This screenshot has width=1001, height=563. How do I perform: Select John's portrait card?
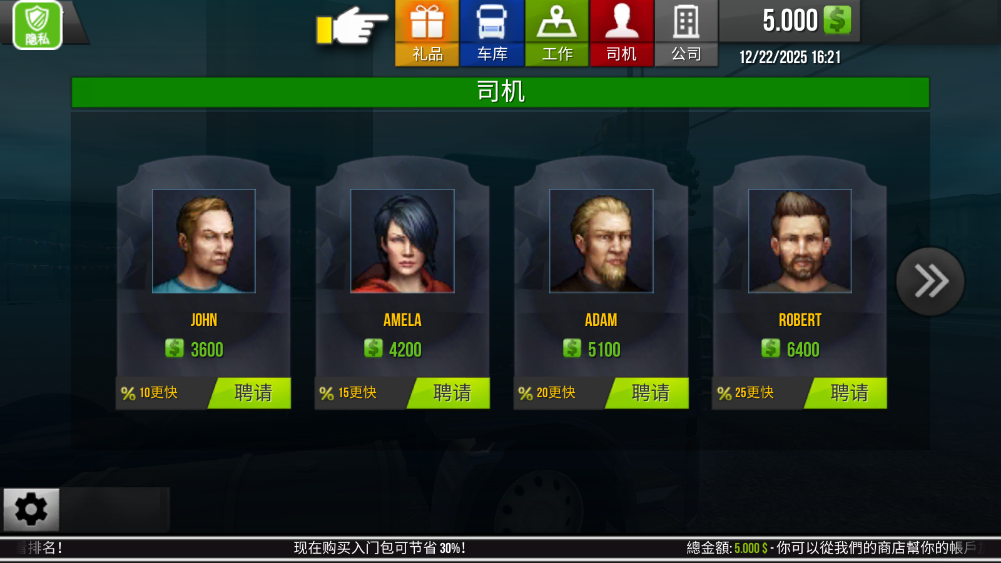pyautogui.click(x=204, y=241)
